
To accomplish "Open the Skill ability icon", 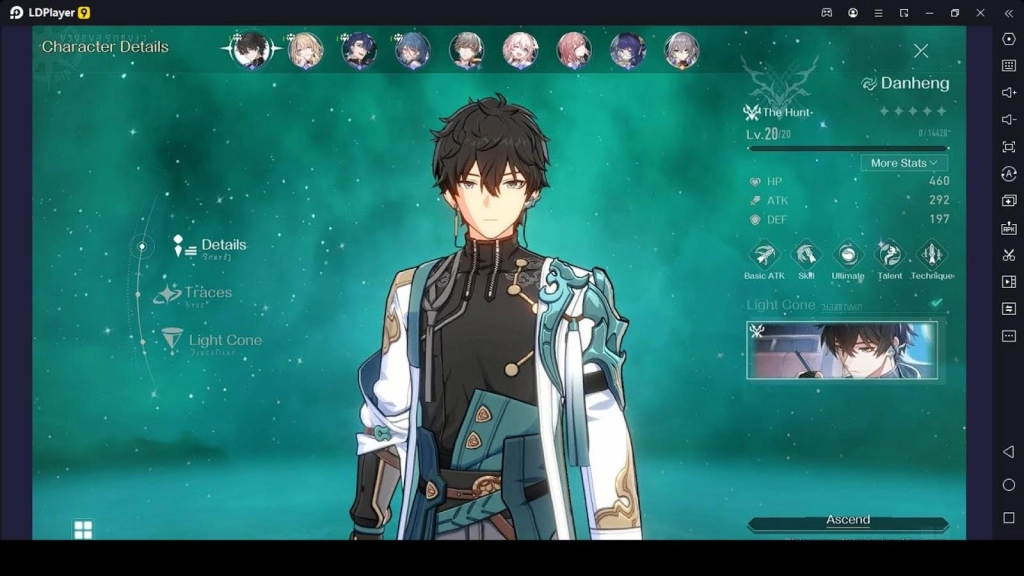I will coord(806,255).
